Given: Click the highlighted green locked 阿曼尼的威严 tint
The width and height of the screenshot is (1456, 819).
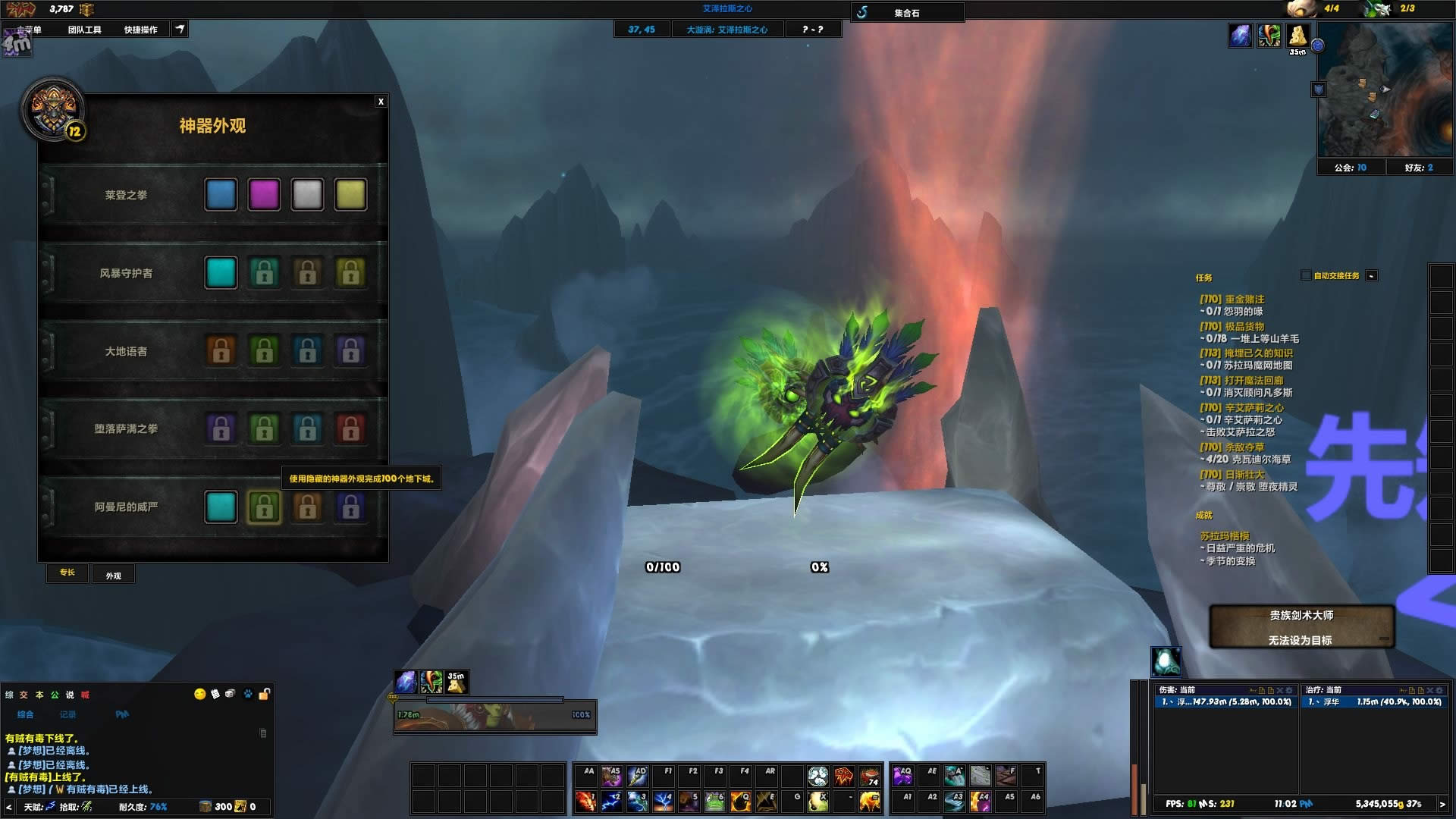Looking at the screenshot, I should pos(264,507).
